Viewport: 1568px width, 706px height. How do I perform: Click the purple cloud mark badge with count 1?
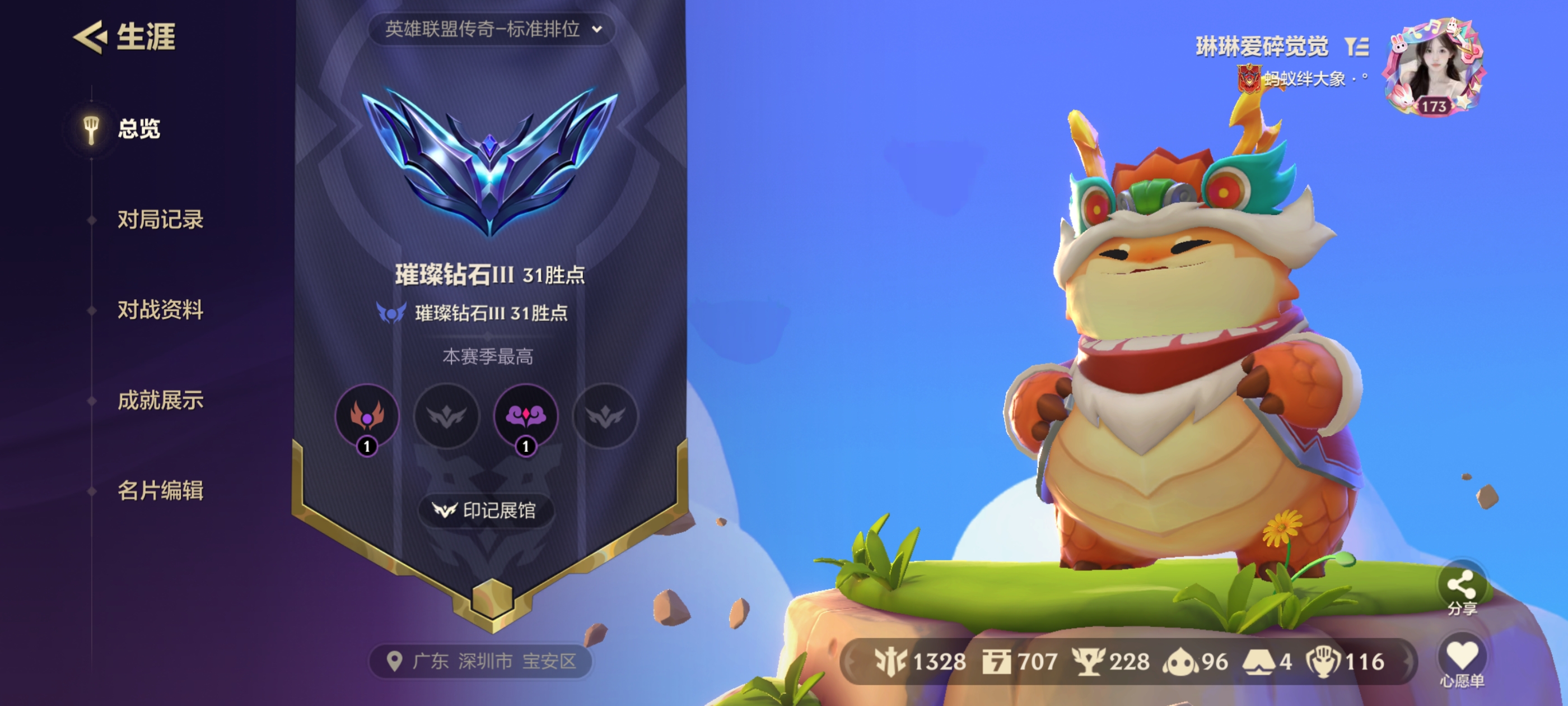[x=526, y=416]
